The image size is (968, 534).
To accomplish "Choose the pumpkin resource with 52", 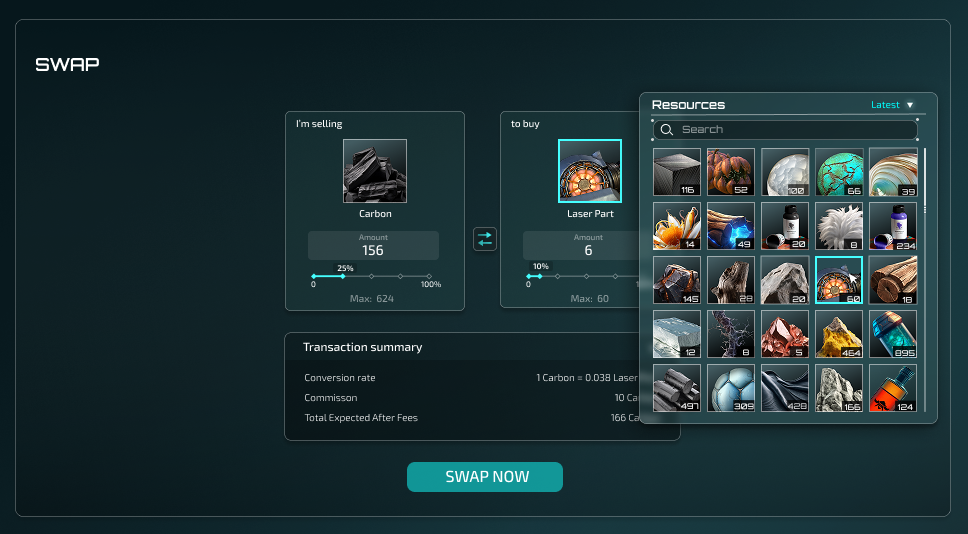I will click(731, 172).
